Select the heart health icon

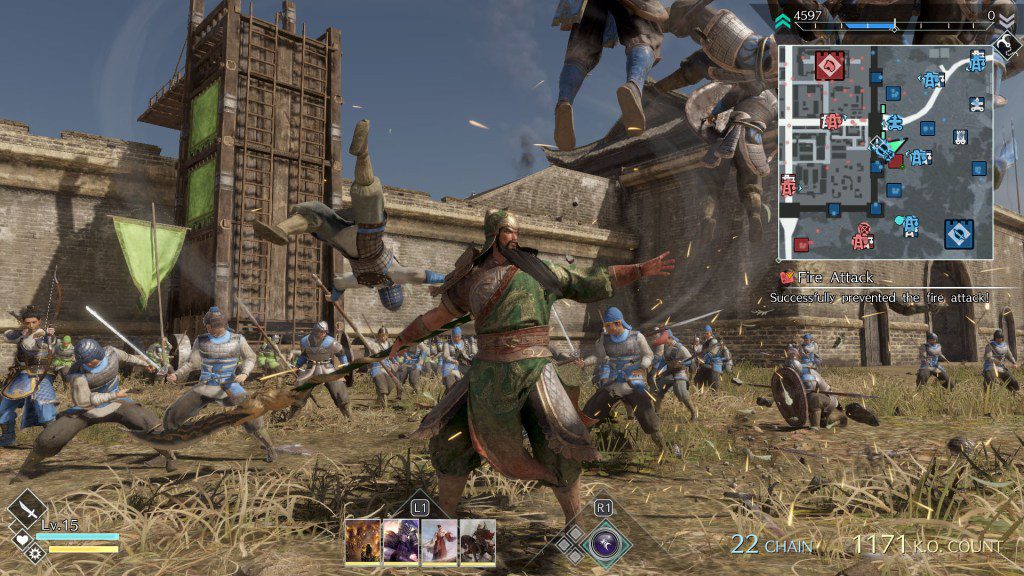21,539
